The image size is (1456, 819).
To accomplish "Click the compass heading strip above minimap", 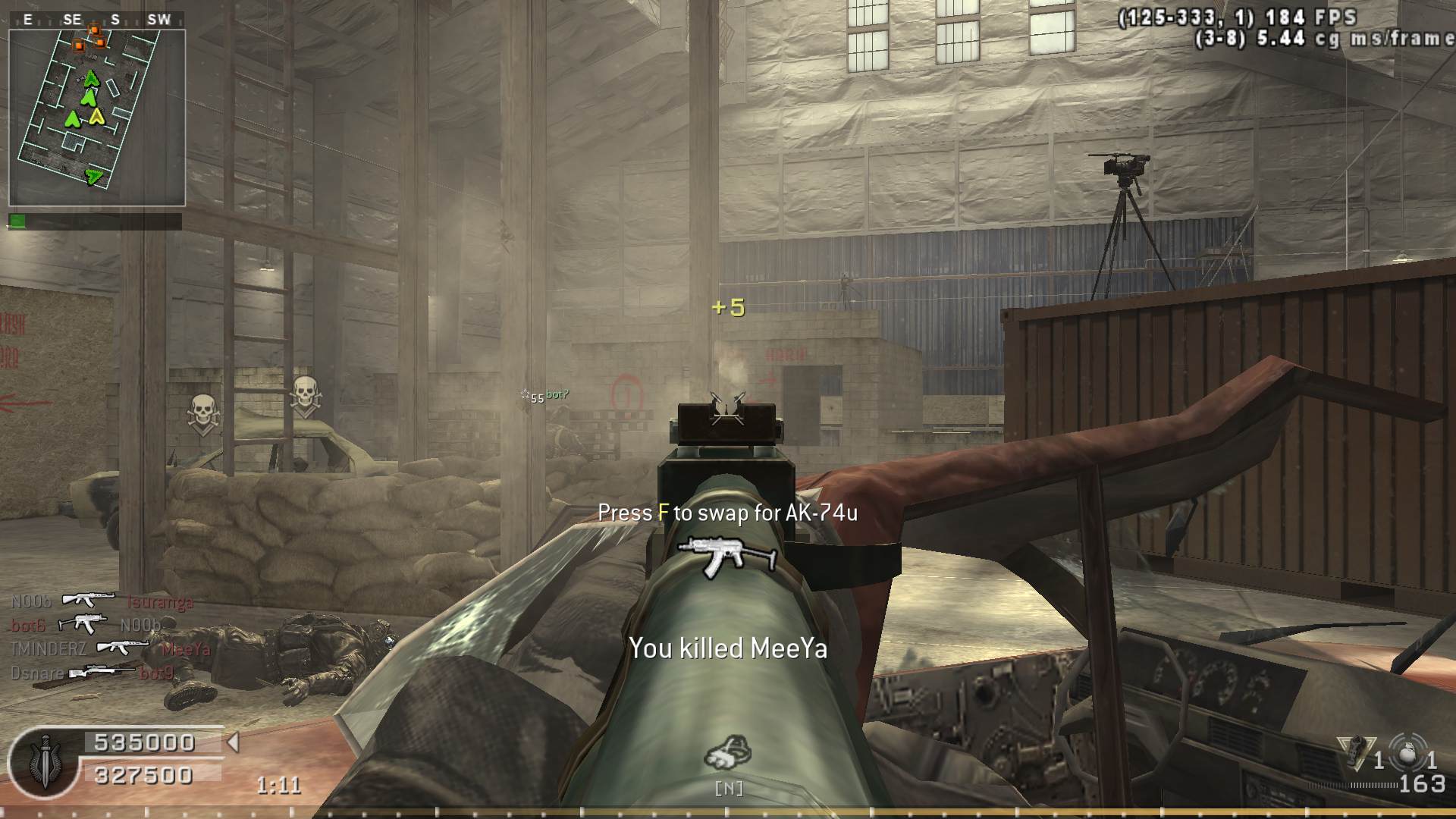I will [96, 20].
